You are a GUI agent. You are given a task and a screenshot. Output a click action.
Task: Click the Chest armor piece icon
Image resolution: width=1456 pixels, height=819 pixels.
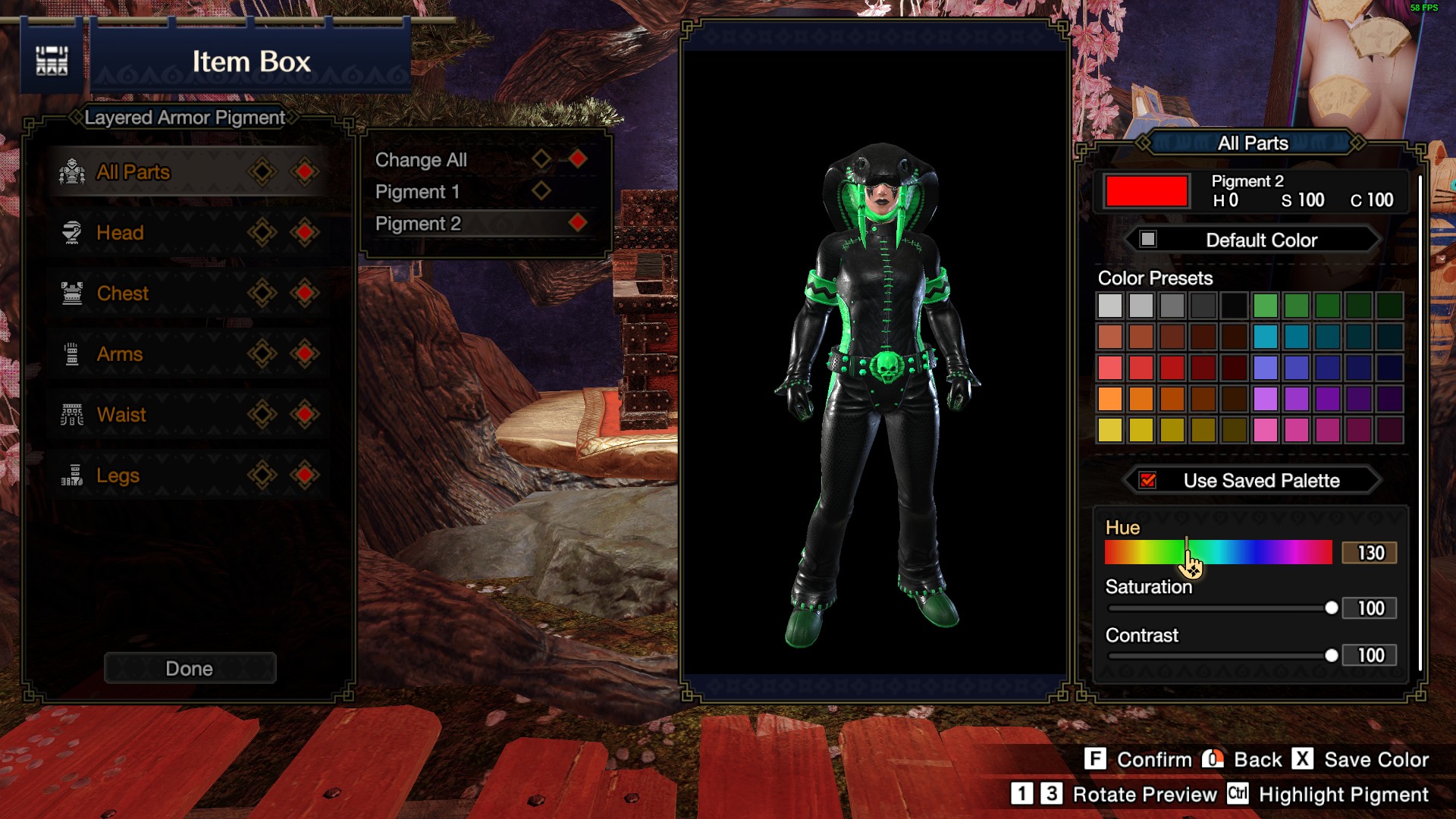pyautogui.click(x=73, y=292)
